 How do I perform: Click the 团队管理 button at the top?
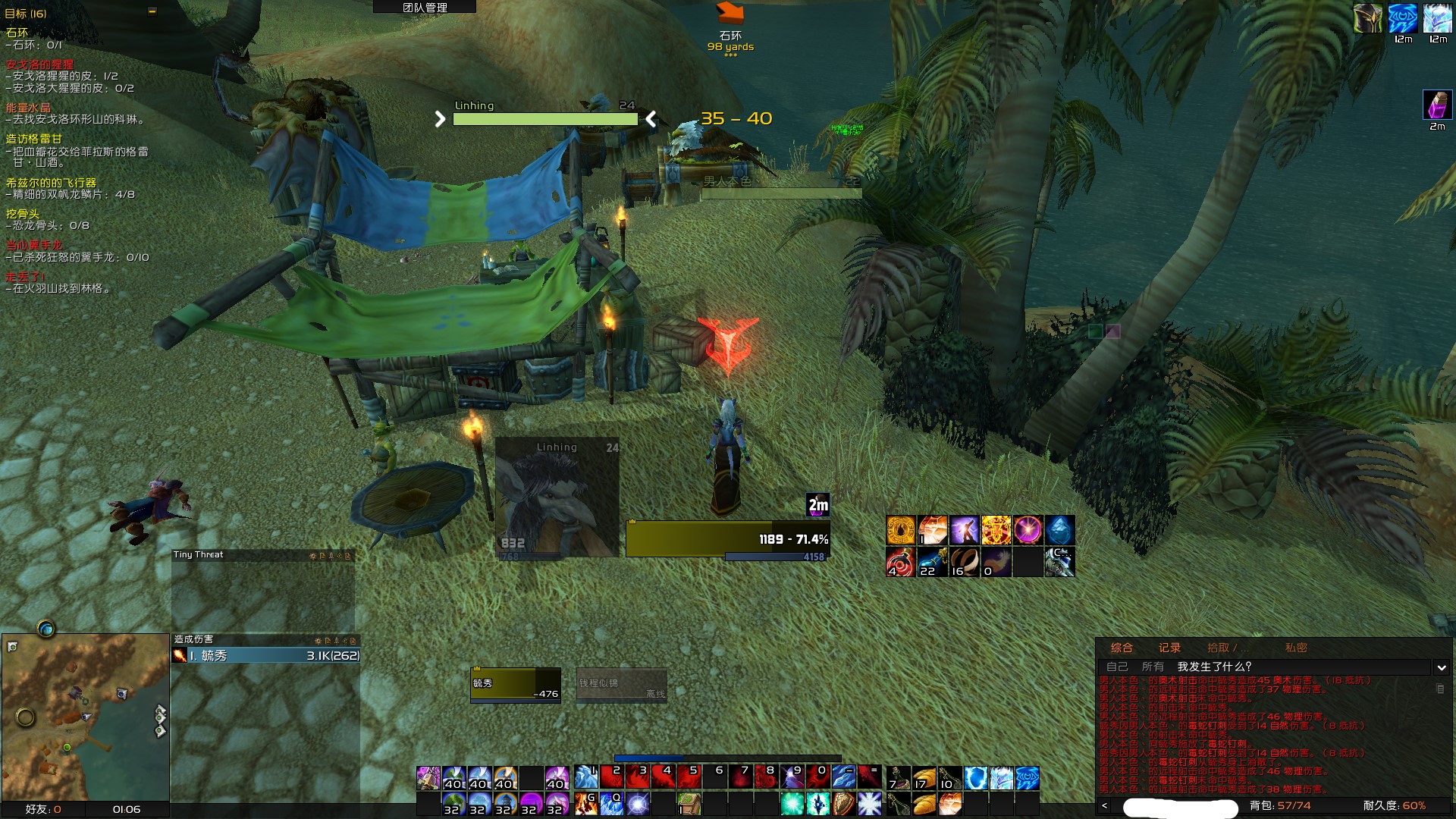pos(423,8)
